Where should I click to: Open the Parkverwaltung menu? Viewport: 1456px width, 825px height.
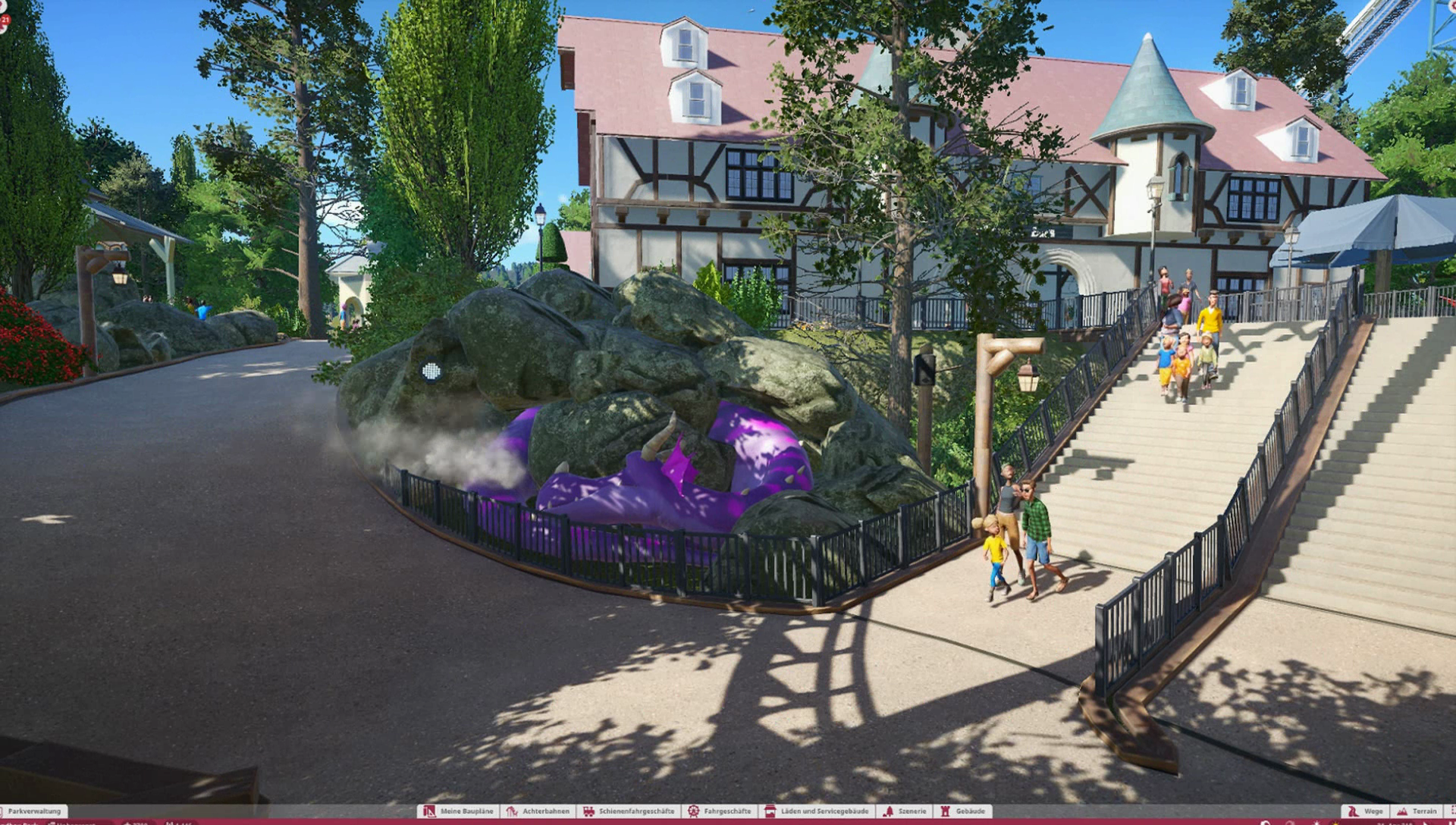click(x=34, y=811)
